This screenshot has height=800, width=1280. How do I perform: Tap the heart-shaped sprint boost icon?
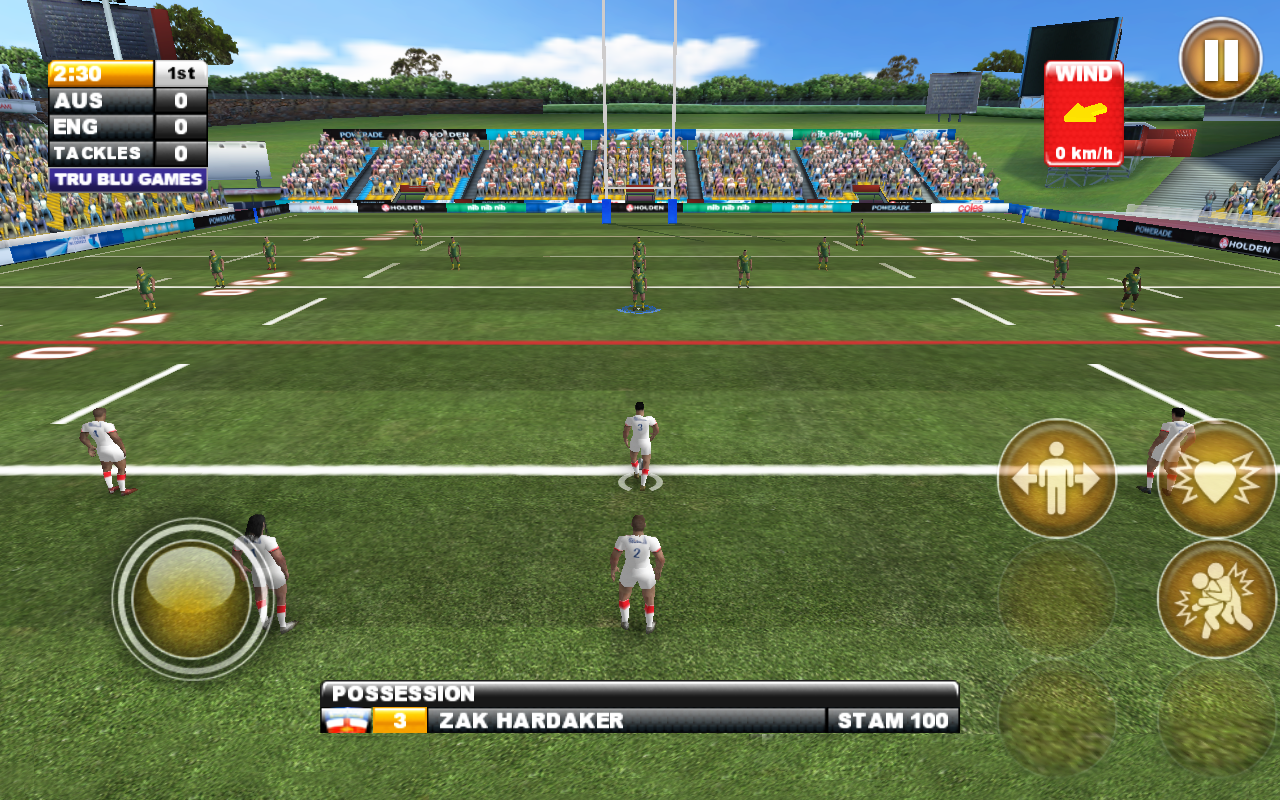(1216, 478)
